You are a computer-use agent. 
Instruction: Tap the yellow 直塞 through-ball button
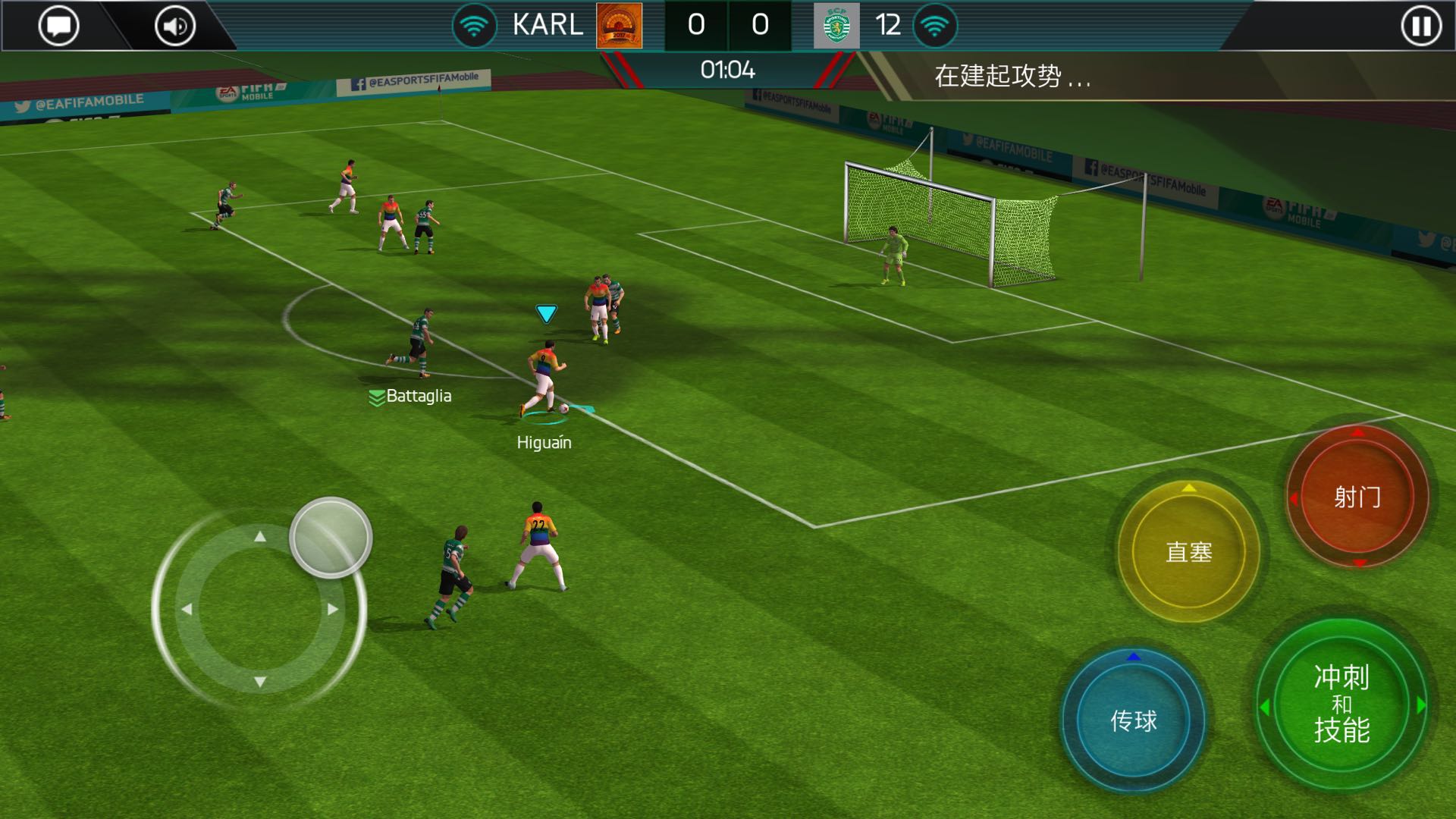1188,552
